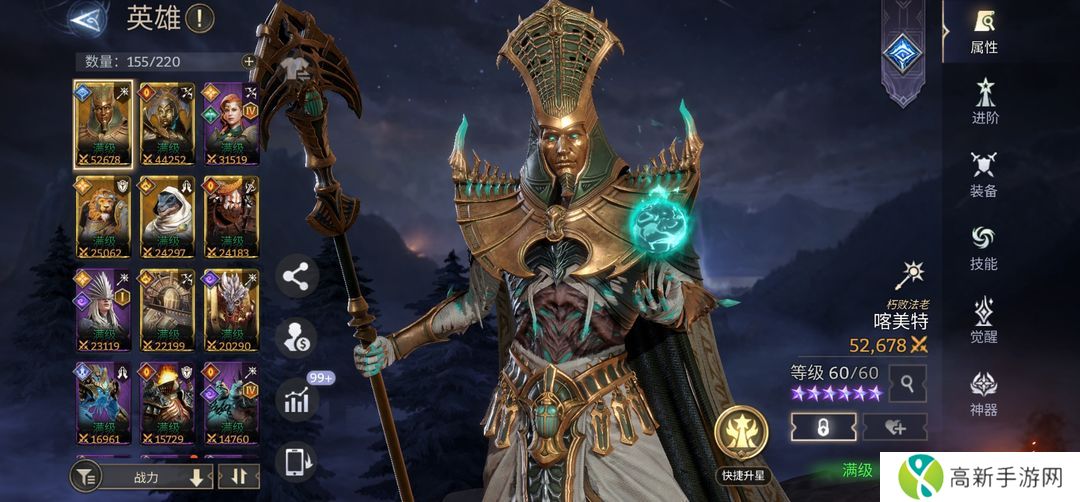This screenshot has height=502, width=1080.
Task: Open the 神器 artifact tab
Action: [x=984, y=394]
